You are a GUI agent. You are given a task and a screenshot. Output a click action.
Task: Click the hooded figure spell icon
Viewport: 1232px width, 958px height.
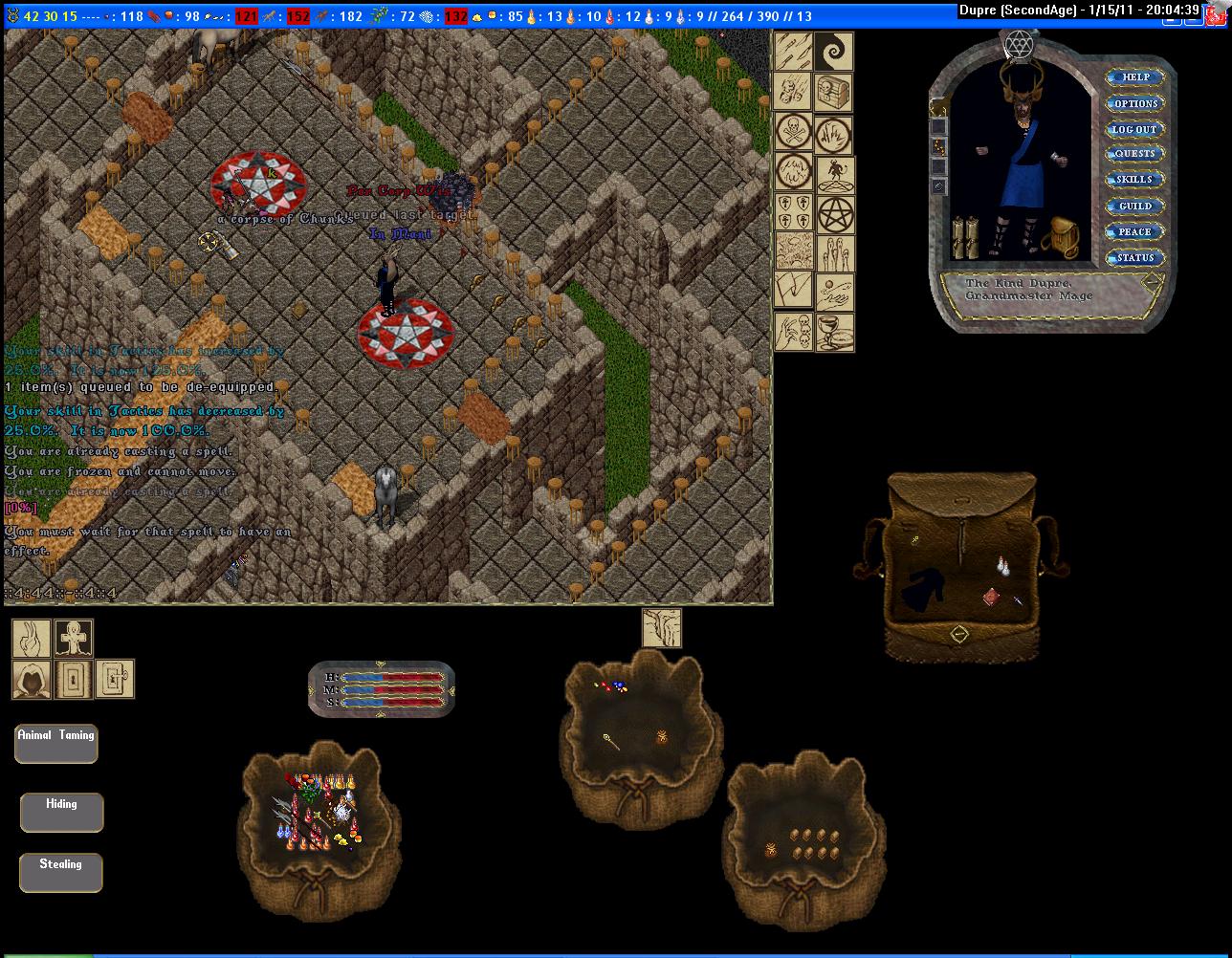point(31,679)
